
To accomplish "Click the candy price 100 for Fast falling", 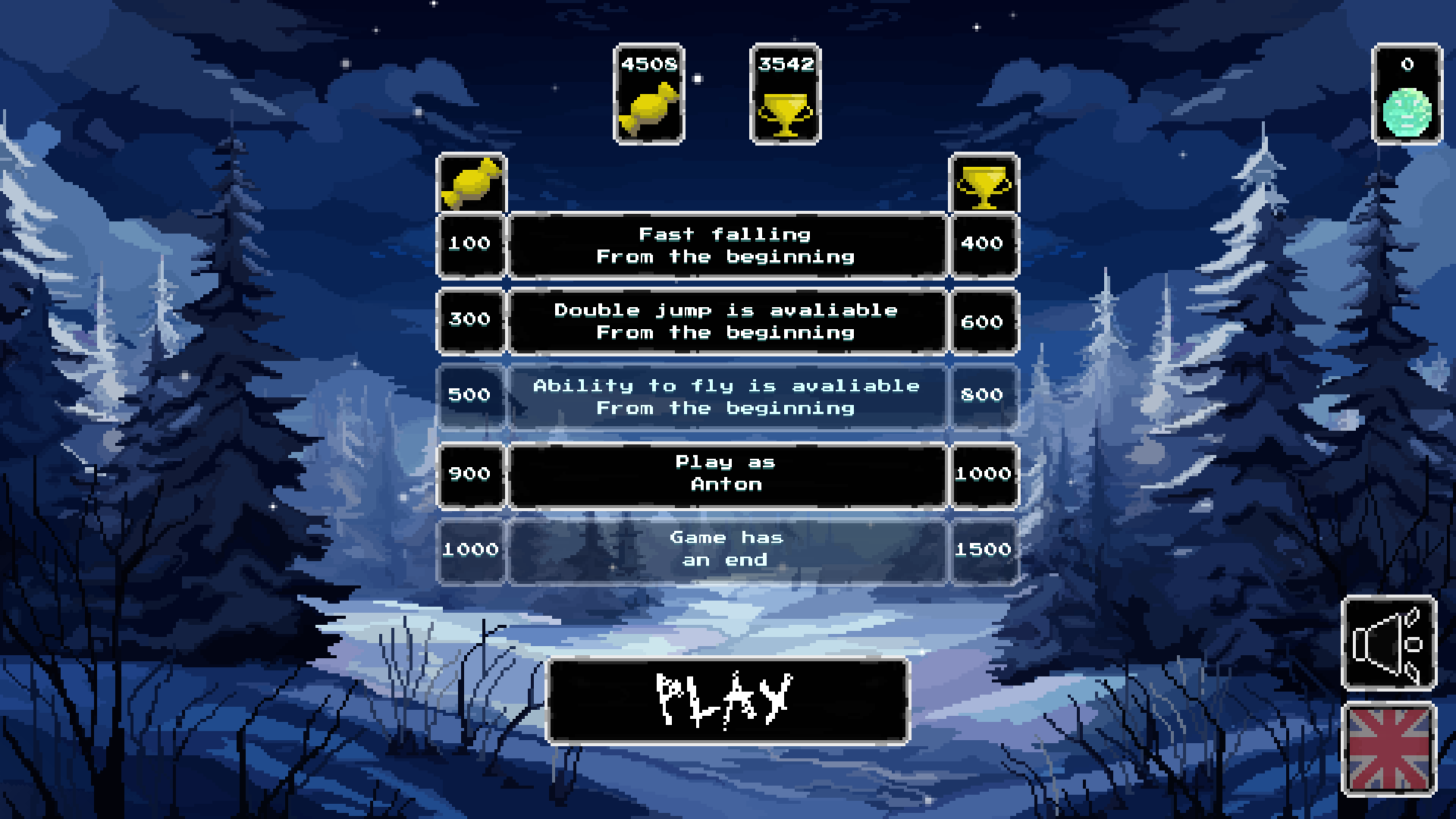I will coord(471,244).
